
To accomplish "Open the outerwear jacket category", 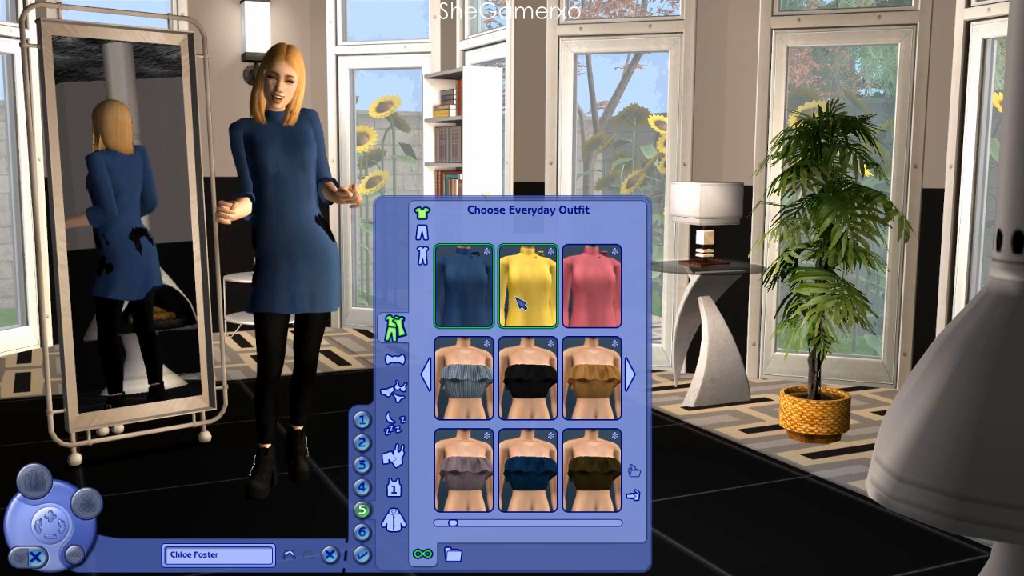I will pyautogui.click(x=394, y=520).
